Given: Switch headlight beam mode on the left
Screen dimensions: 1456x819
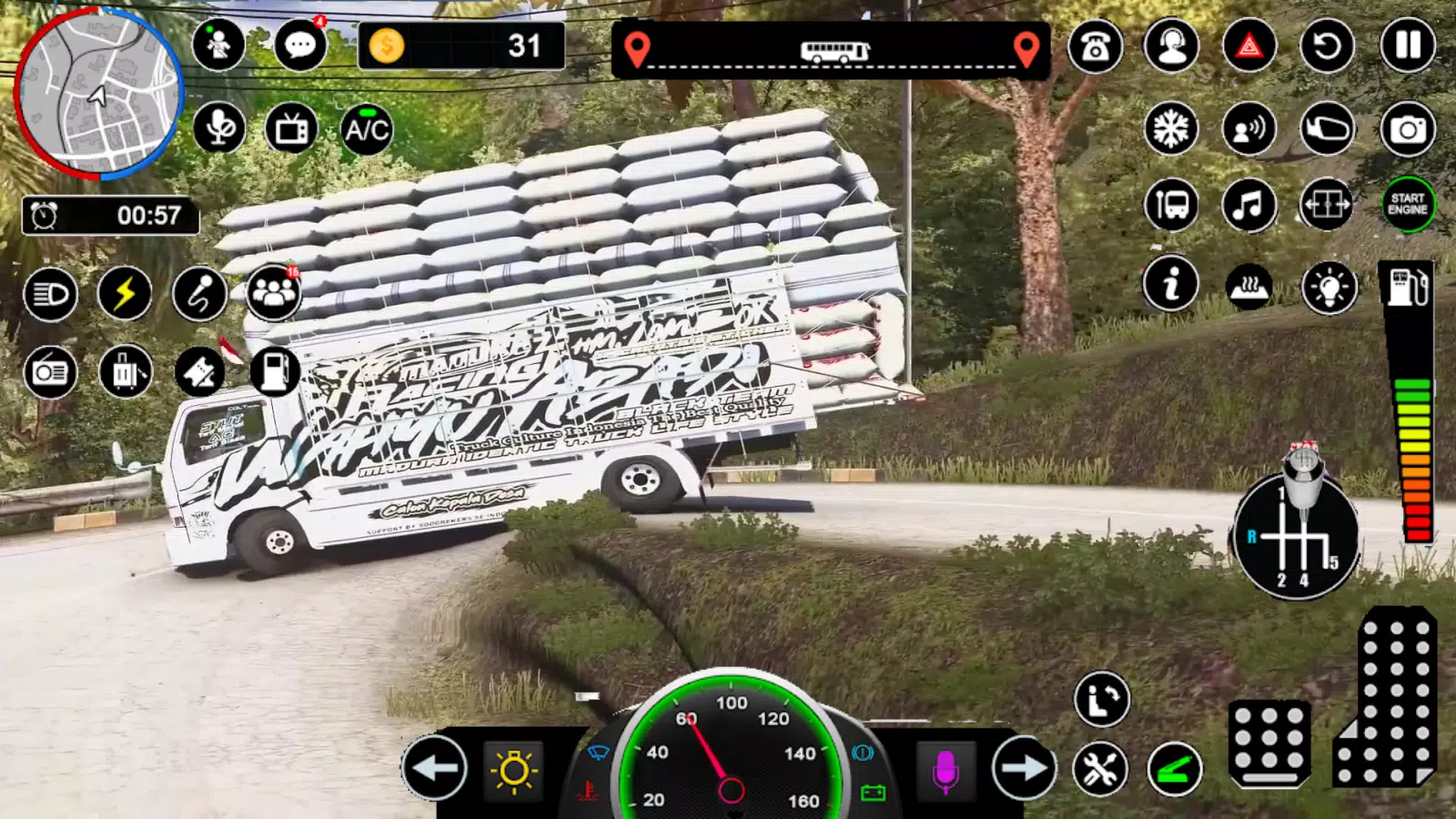Looking at the screenshot, I should [50, 296].
